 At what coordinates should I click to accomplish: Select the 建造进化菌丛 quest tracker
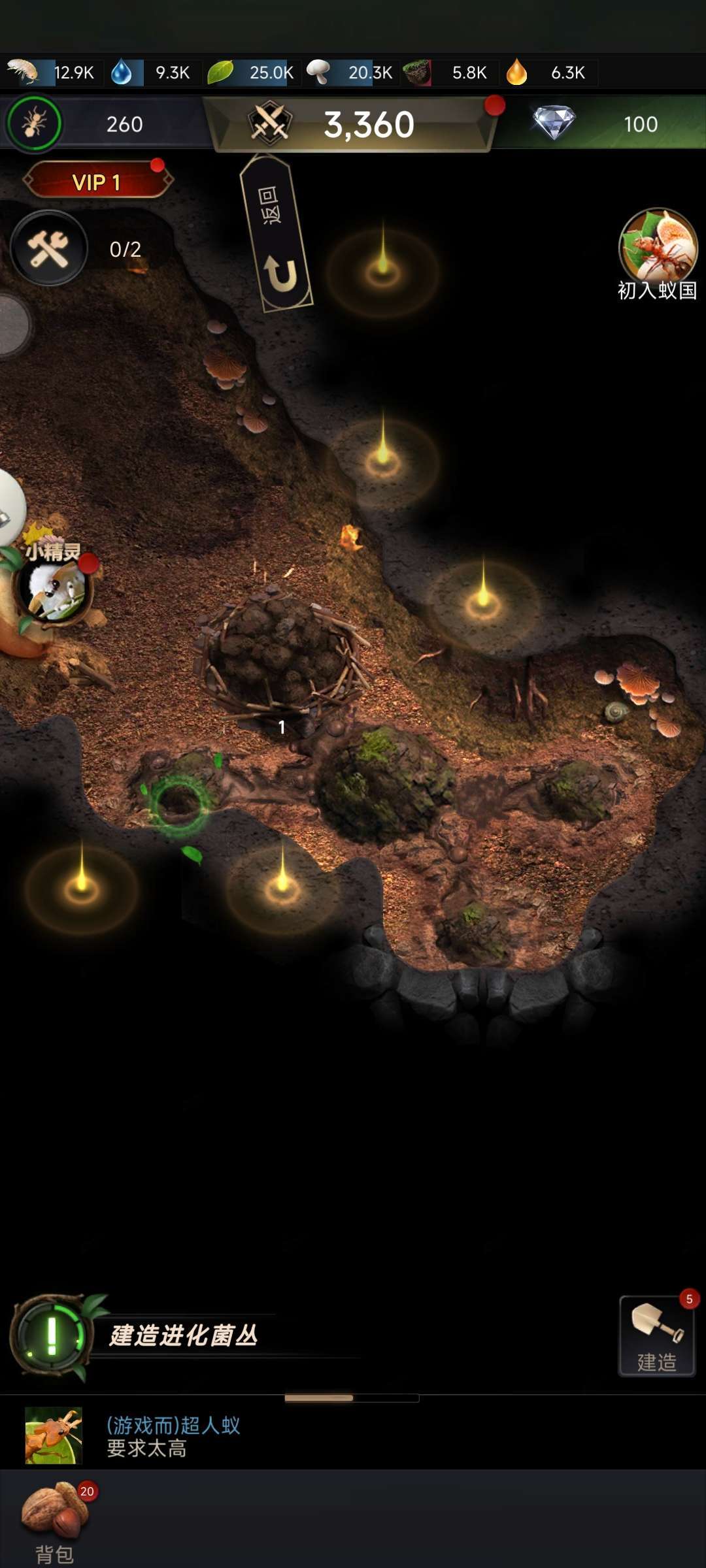[183, 1335]
